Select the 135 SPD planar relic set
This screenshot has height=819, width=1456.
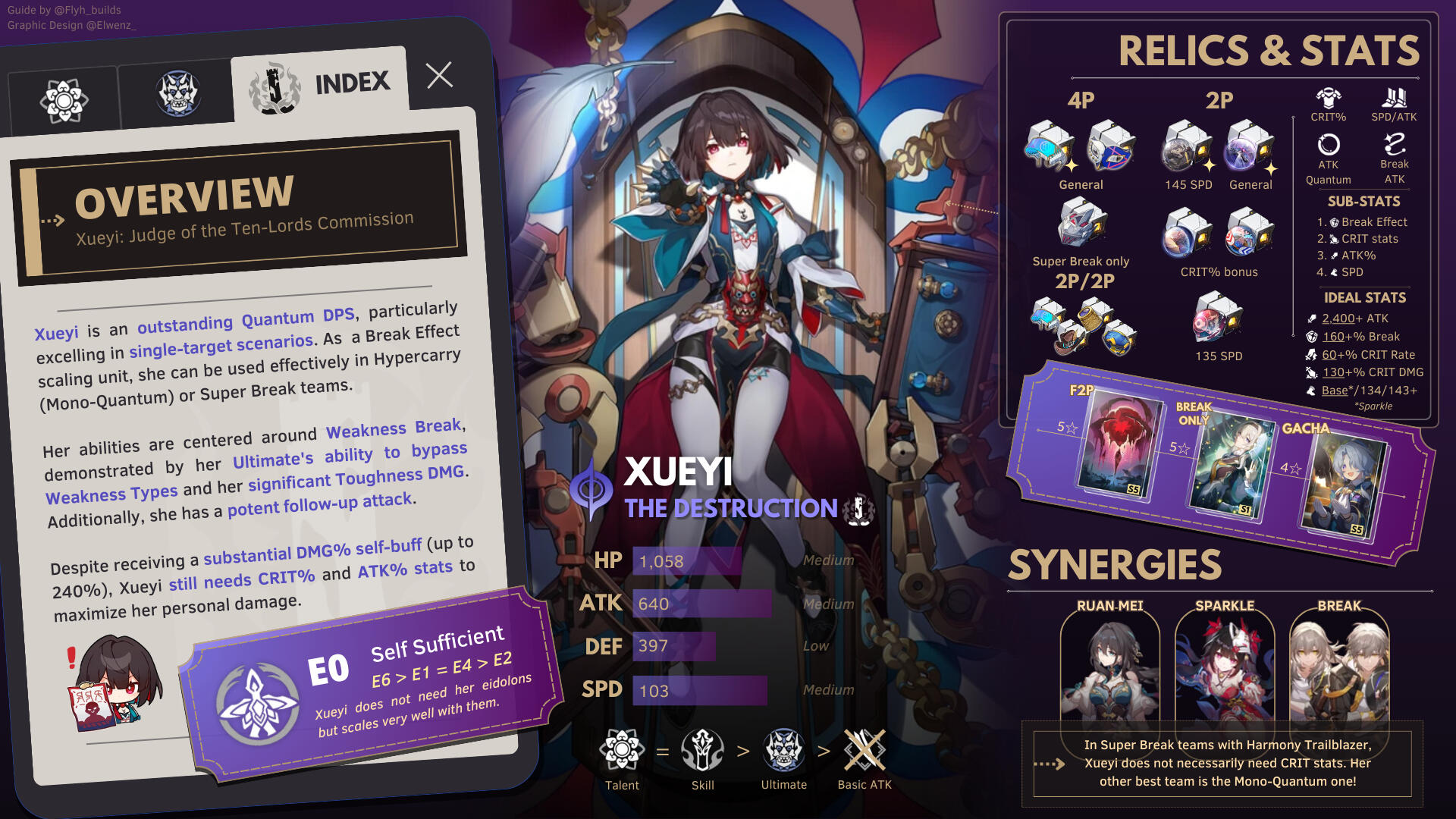(x=1218, y=318)
